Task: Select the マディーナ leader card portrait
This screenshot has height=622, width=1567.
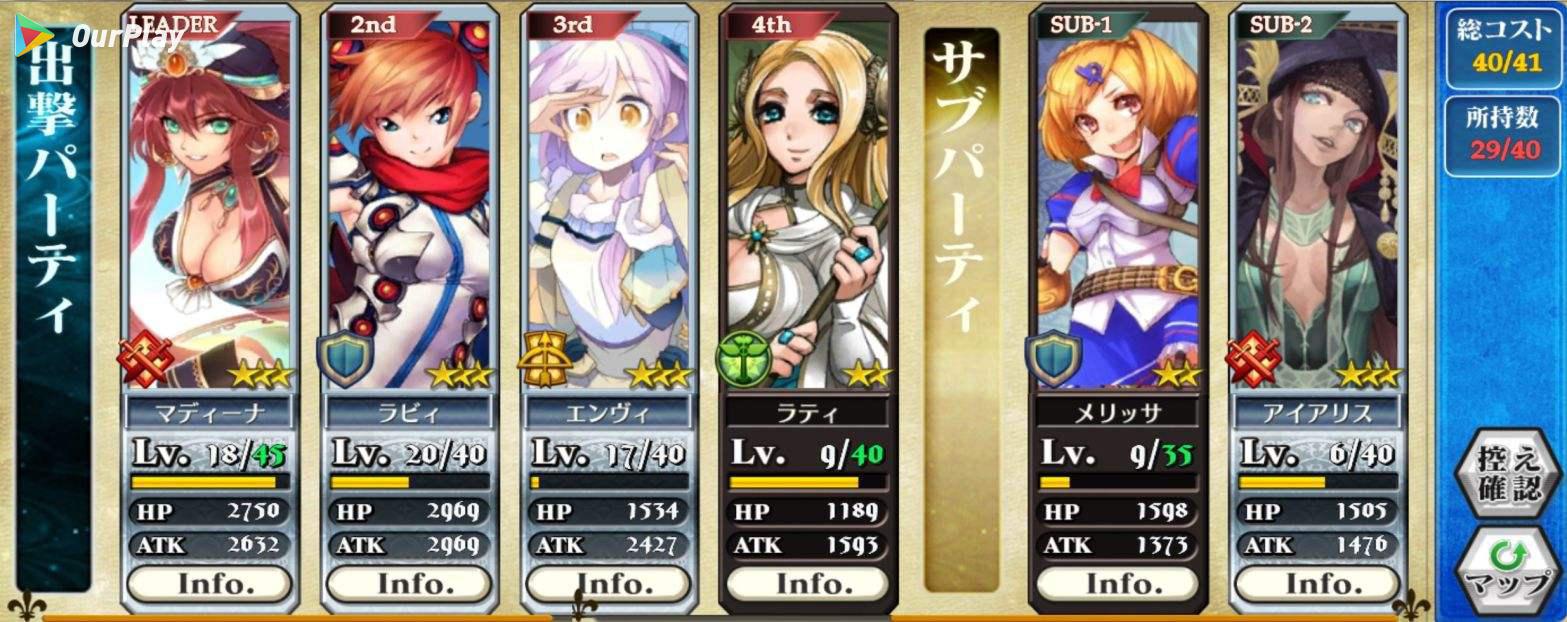Action: [209, 200]
